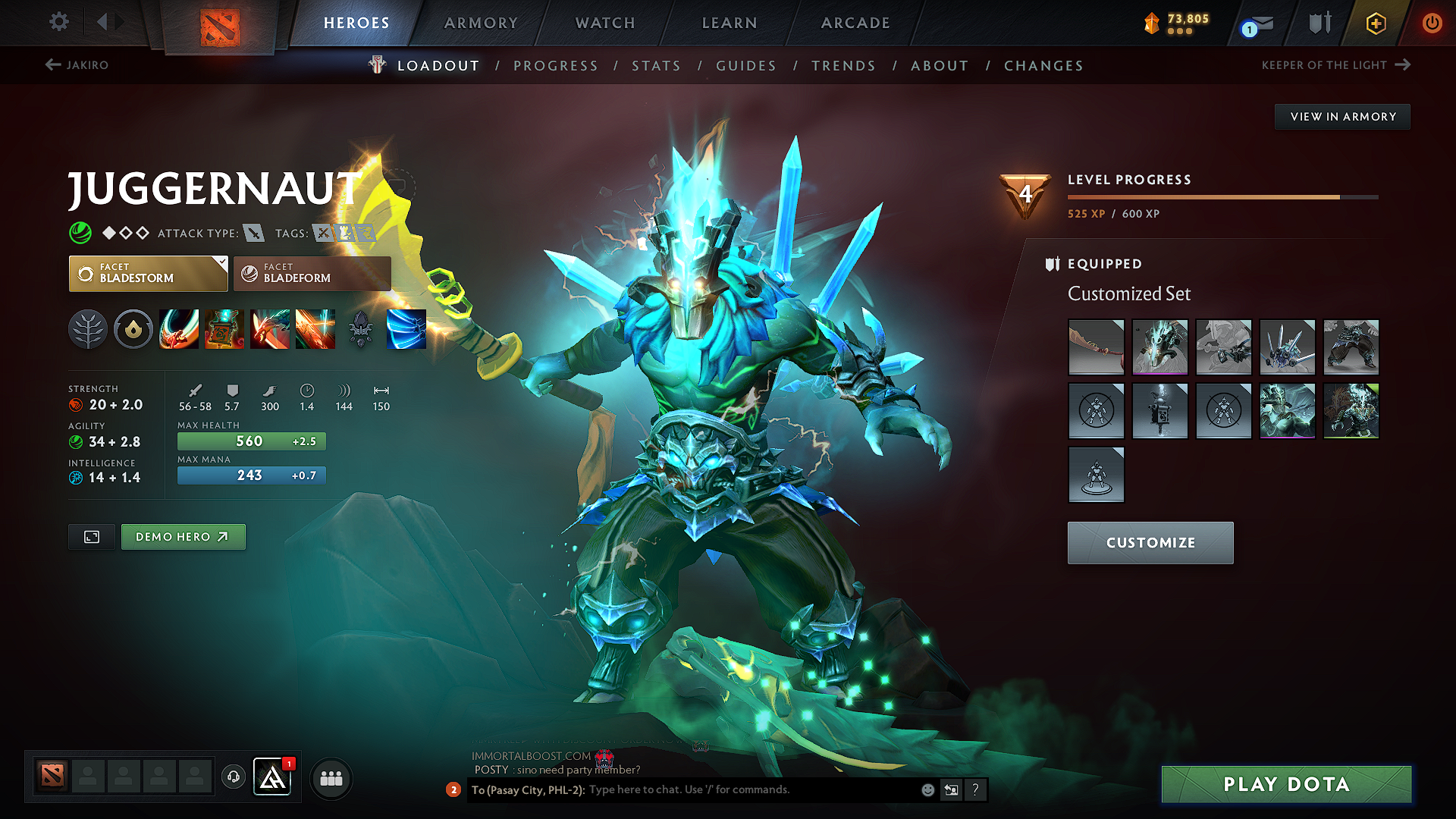The image size is (1456, 819).
Task: Open the Healing Ward ability icon
Action: pos(224,329)
